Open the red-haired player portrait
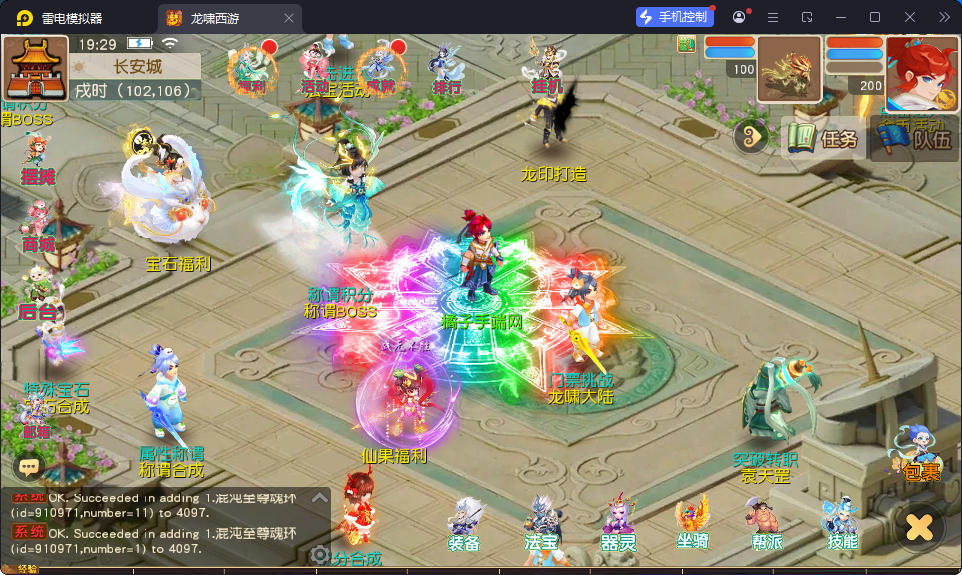 (920, 72)
